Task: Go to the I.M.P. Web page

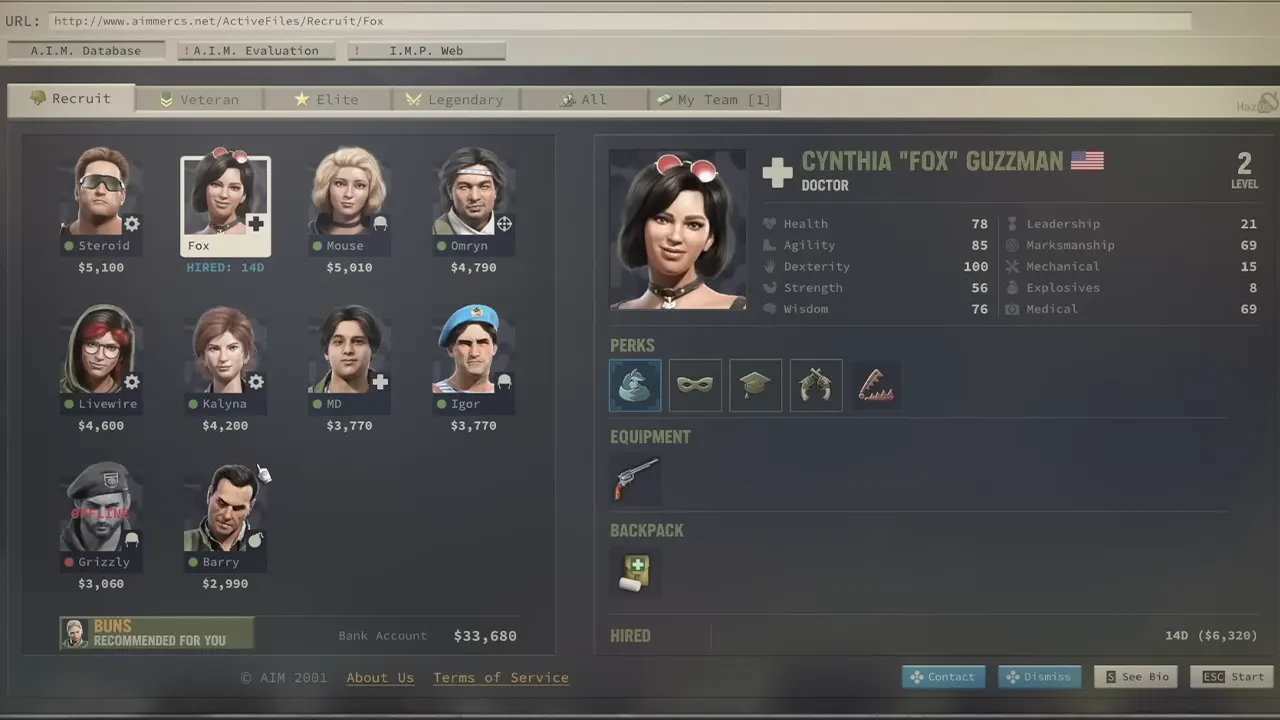Action: 426,51
